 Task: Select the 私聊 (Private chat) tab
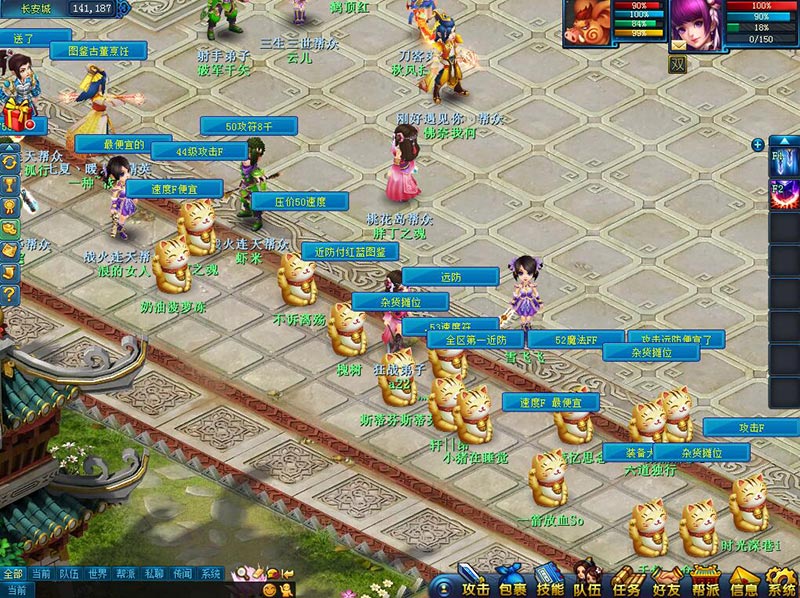[154, 574]
